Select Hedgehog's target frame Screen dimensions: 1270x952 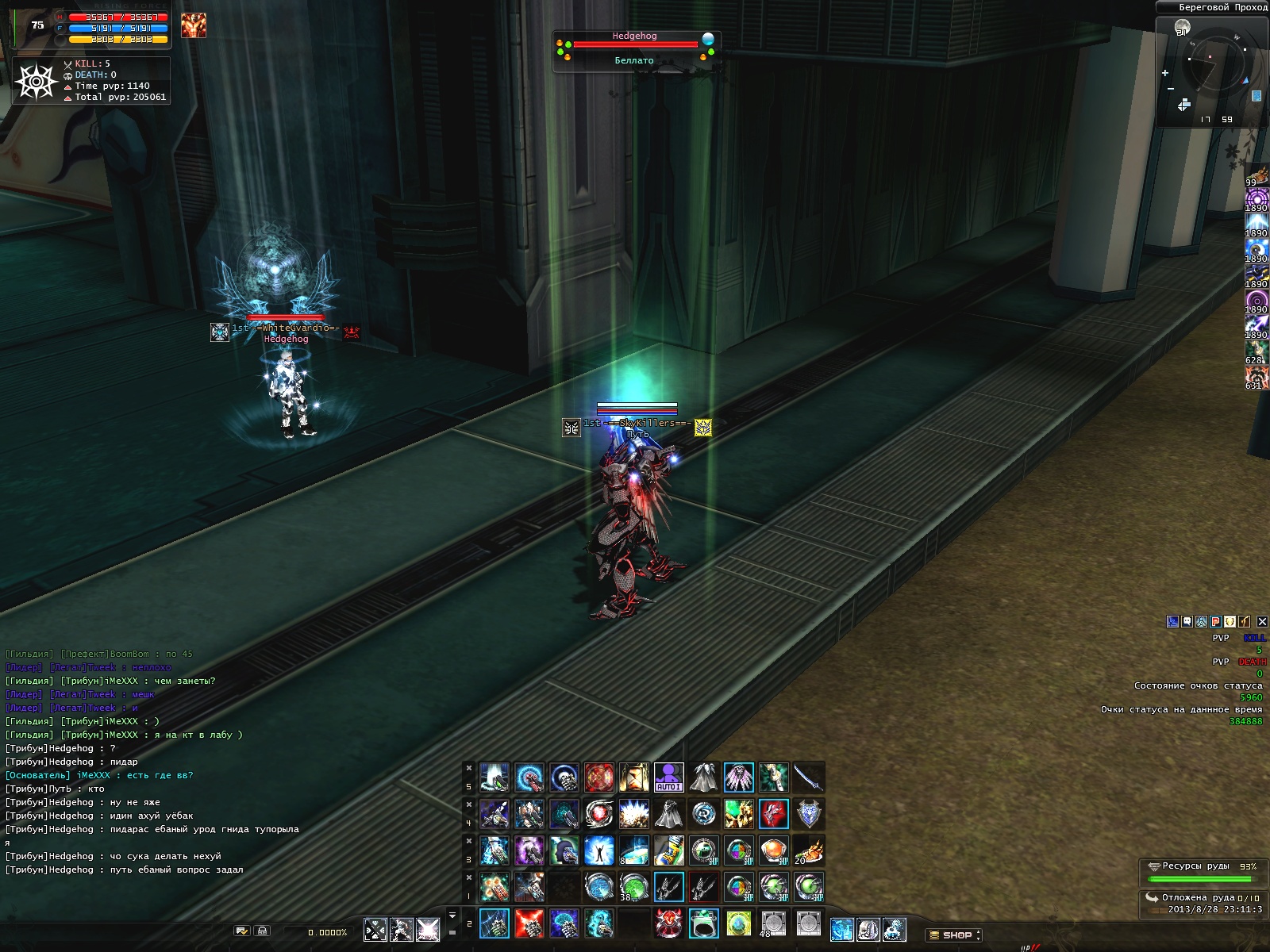[634, 49]
